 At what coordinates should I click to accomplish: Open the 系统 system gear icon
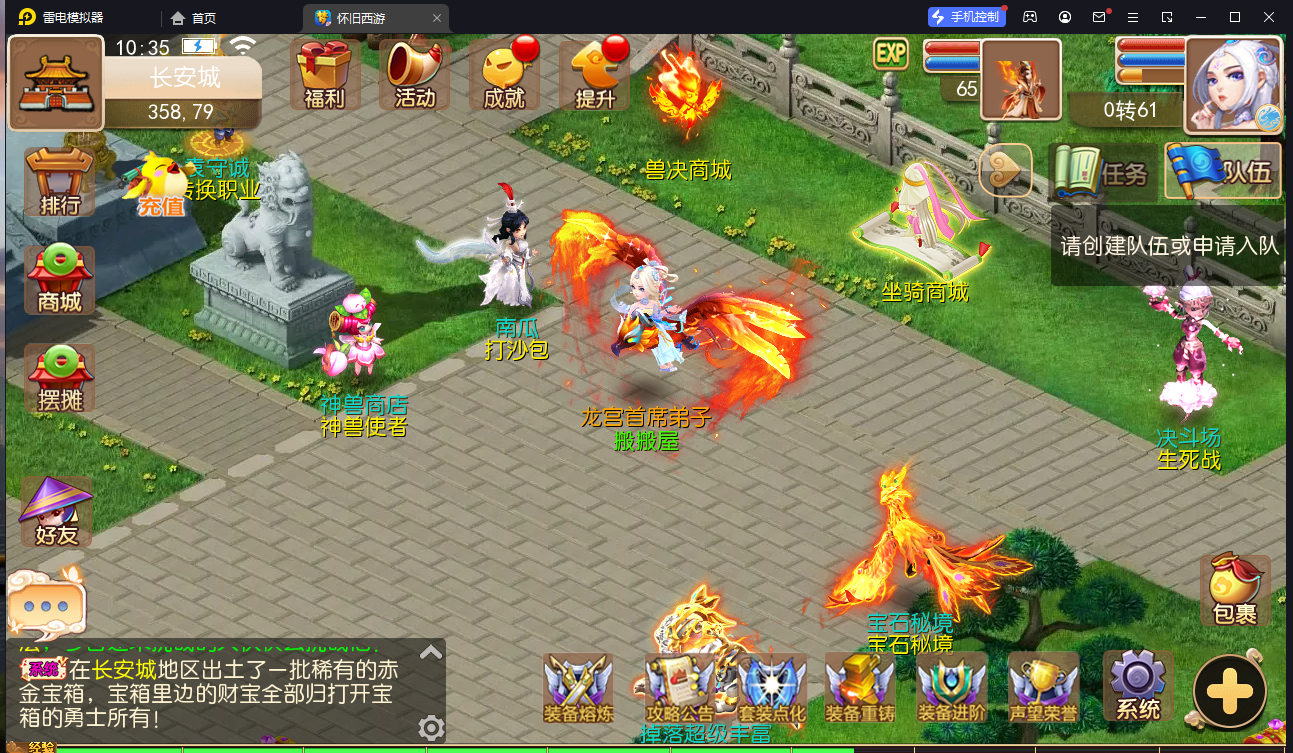(1137, 686)
